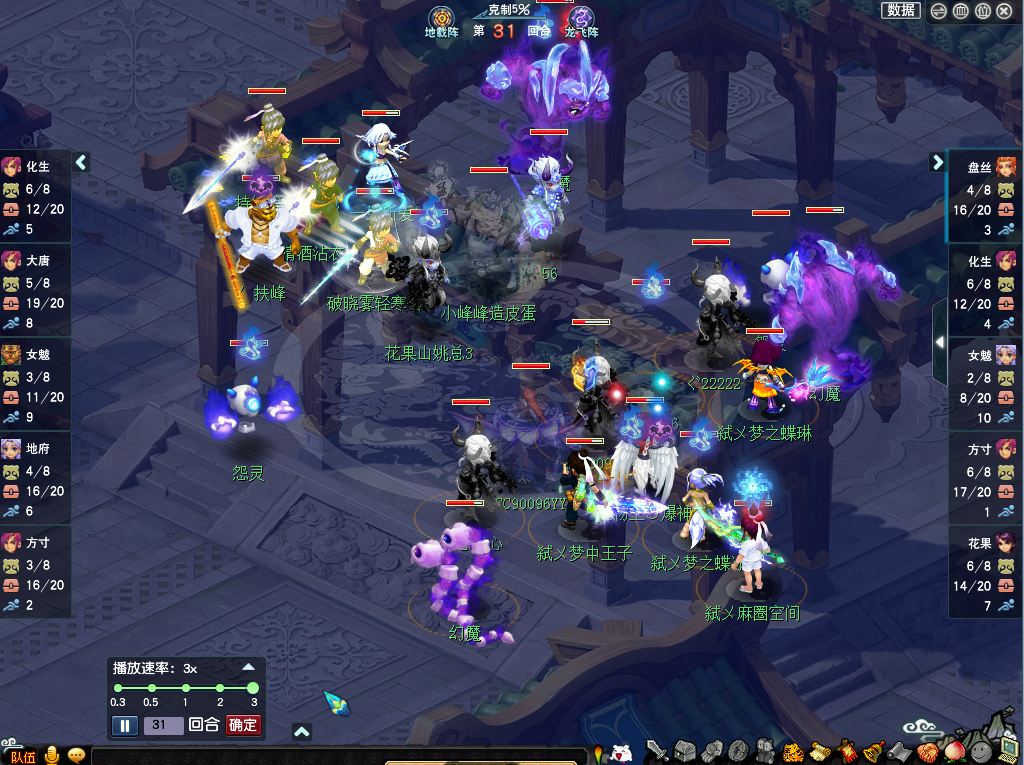Close the battle replay with the X button
This screenshot has width=1024, height=765.
coord(1004,11)
